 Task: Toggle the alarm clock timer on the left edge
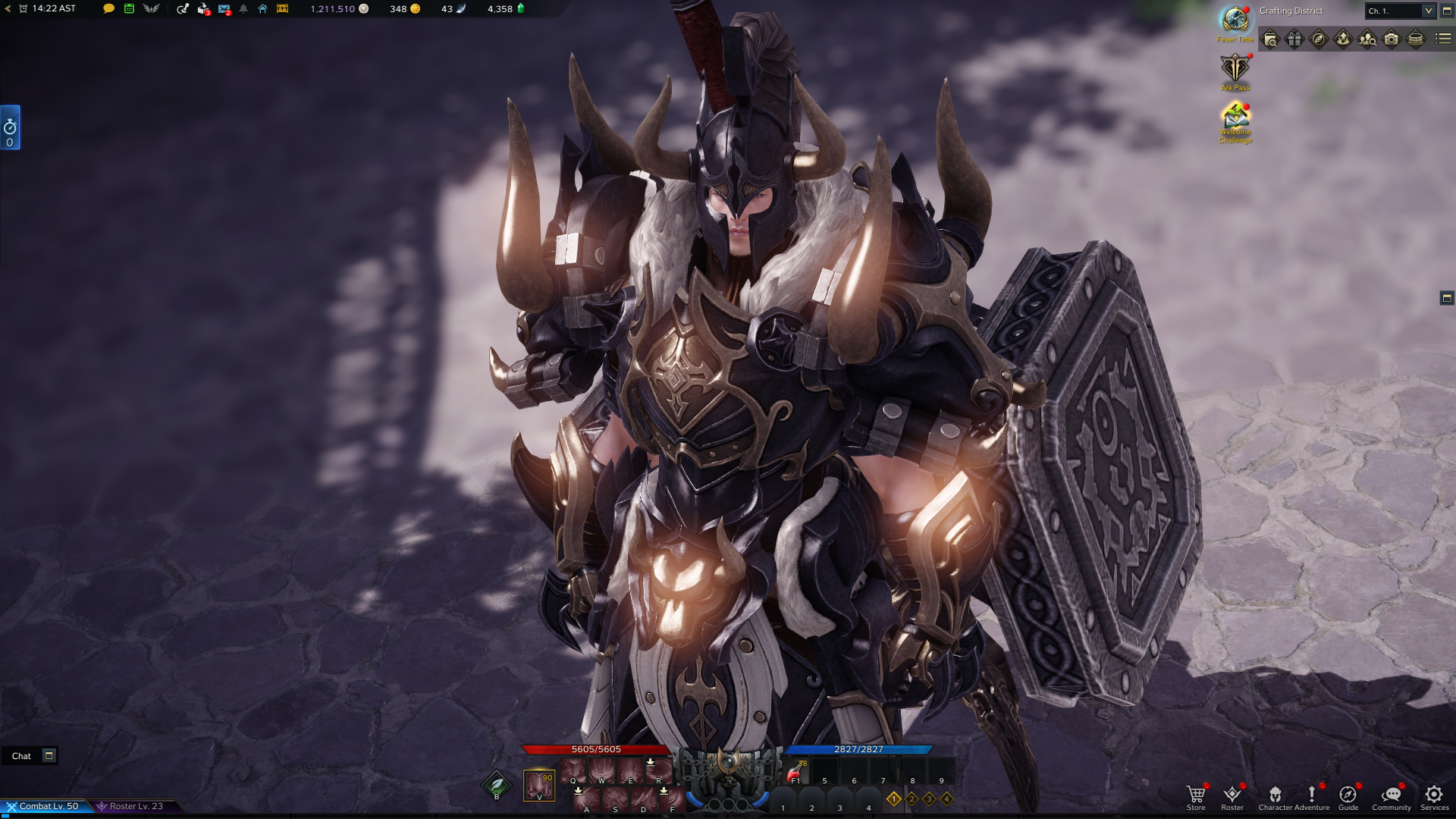point(10,127)
